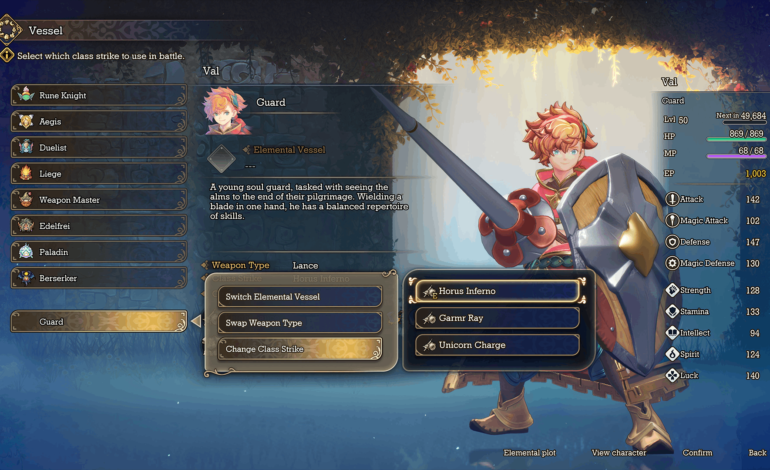This screenshot has width=770, height=470.
Task: Click the highlighted Guard class entry
Action: [x=98, y=322]
